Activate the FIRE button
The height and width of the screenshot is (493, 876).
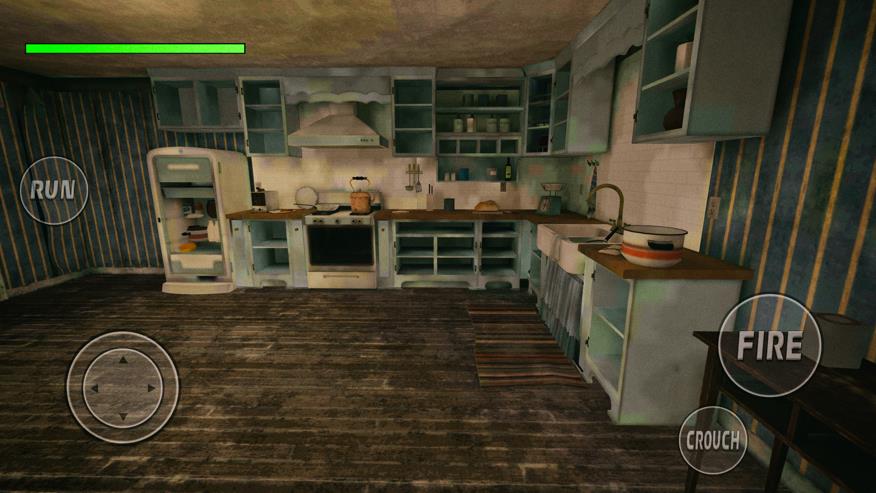[x=769, y=345]
